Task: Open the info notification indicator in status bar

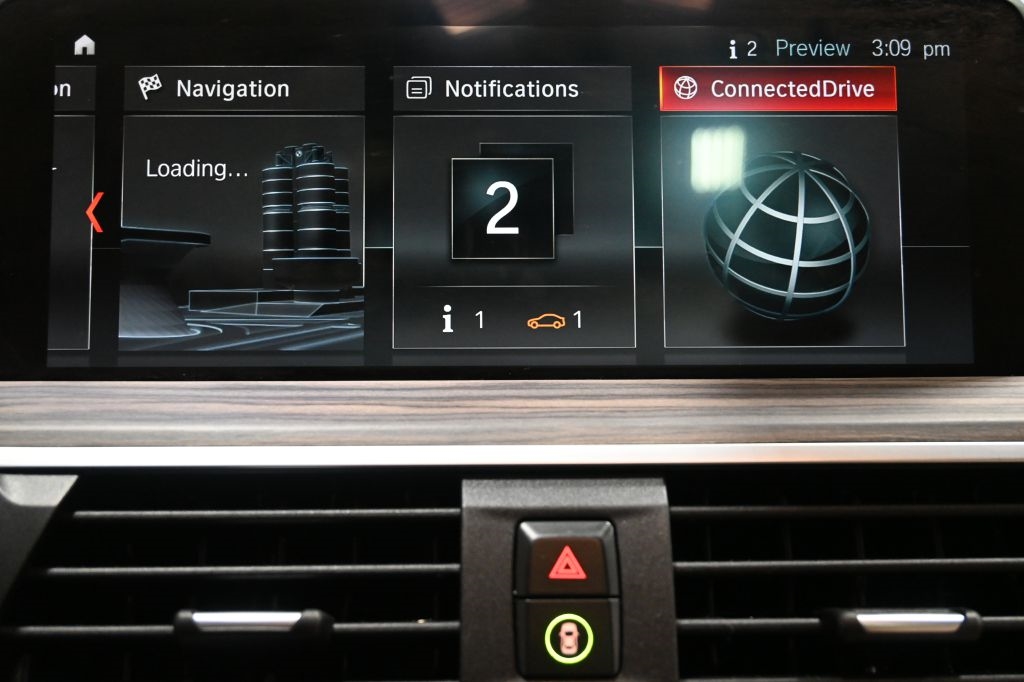Action: [x=742, y=49]
